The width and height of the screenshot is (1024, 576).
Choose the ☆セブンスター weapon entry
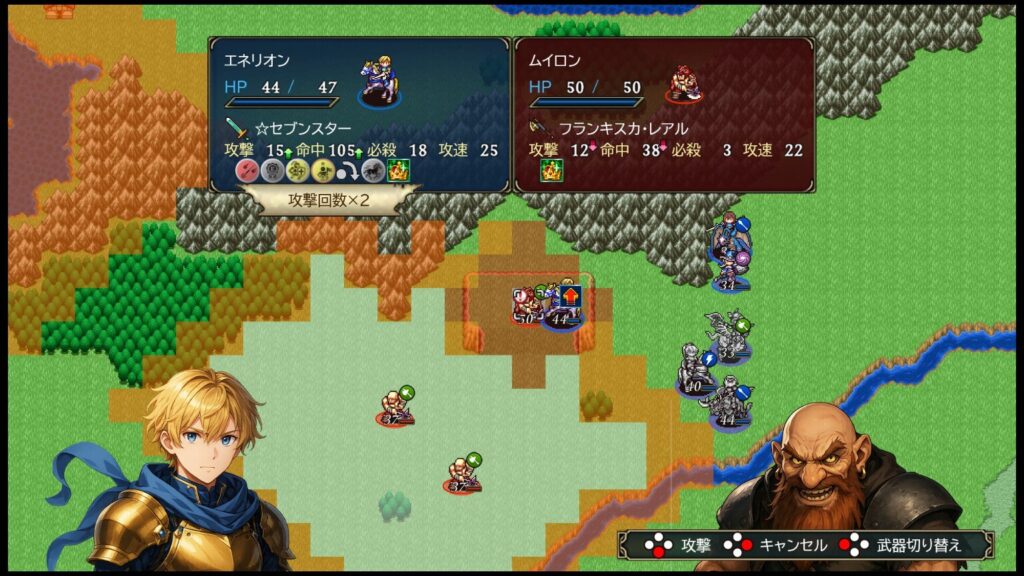click(x=304, y=129)
